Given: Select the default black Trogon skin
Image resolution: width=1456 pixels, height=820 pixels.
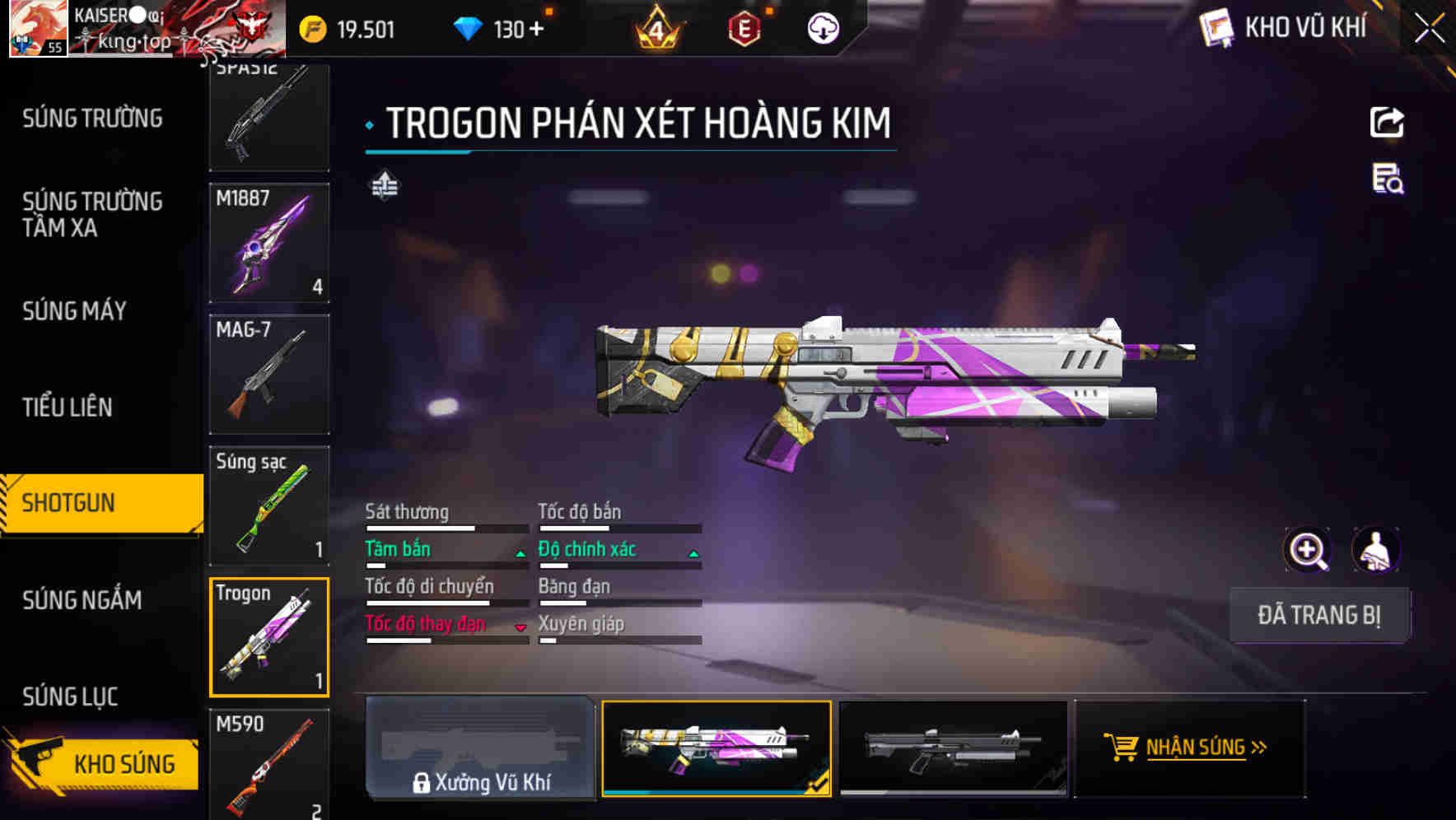Looking at the screenshot, I should pos(953,748).
